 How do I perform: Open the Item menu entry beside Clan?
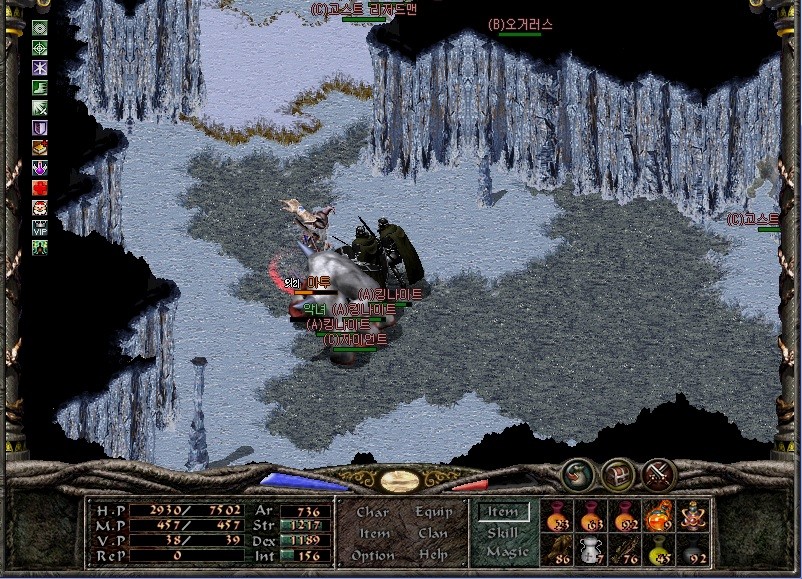pyautogui.click(x=374, y=533)
